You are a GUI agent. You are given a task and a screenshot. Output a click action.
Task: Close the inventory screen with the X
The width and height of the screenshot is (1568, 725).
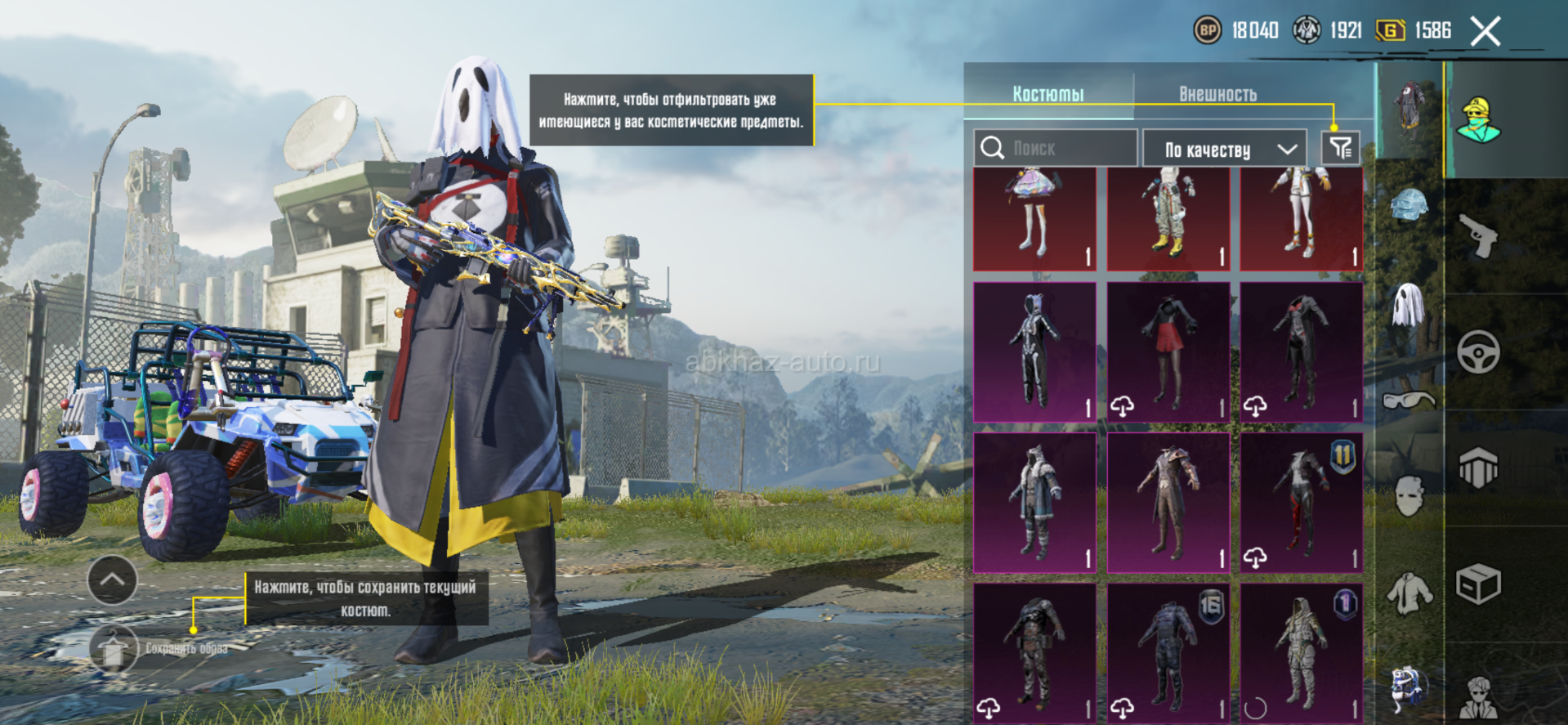tap(1485, 32)
